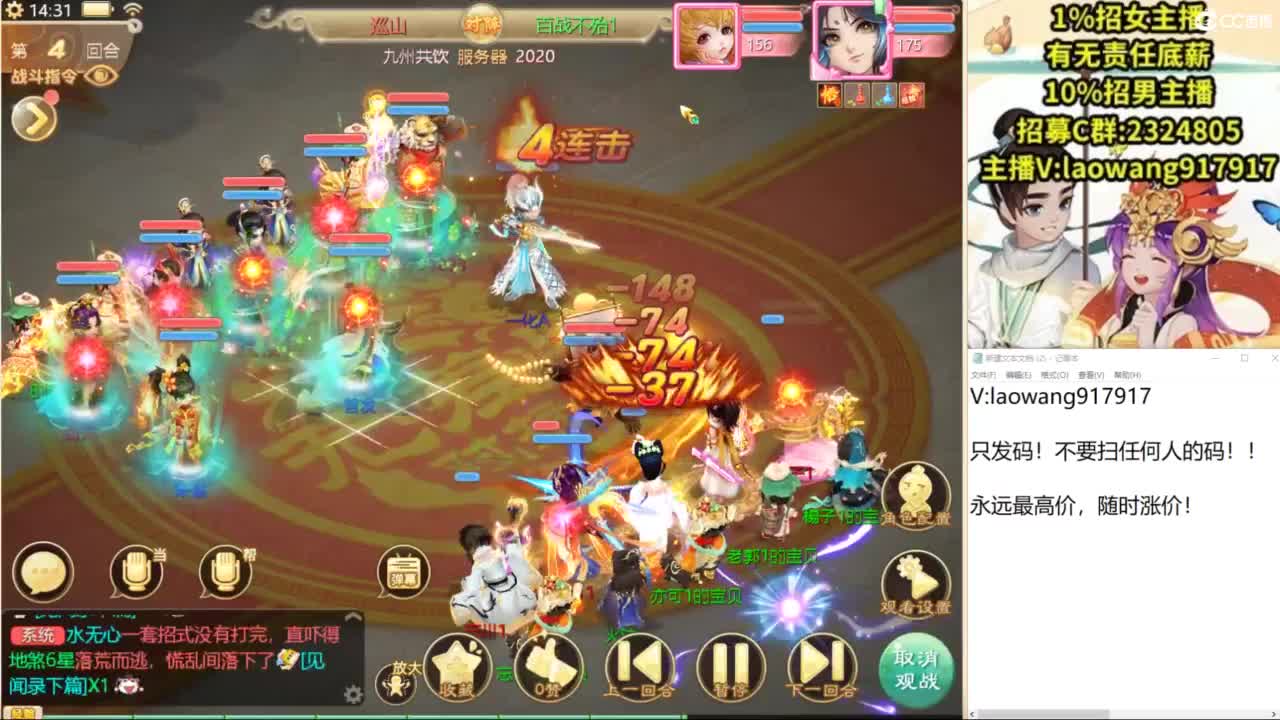Toggle the 当 microphone button
Viewport: 1280px width, 720px height.
[135, 570]
